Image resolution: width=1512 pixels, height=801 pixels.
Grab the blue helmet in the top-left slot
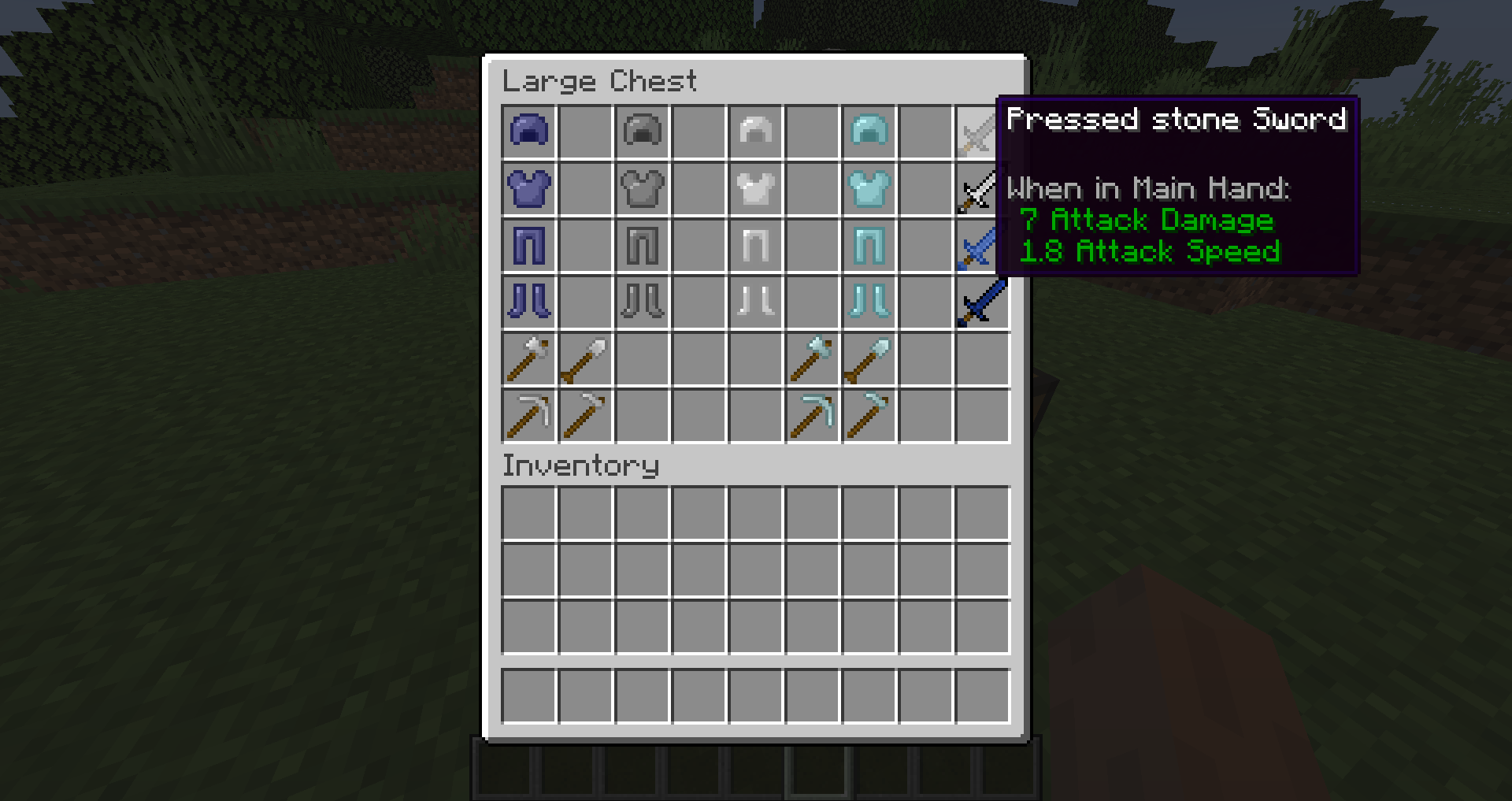pos(528,132)
